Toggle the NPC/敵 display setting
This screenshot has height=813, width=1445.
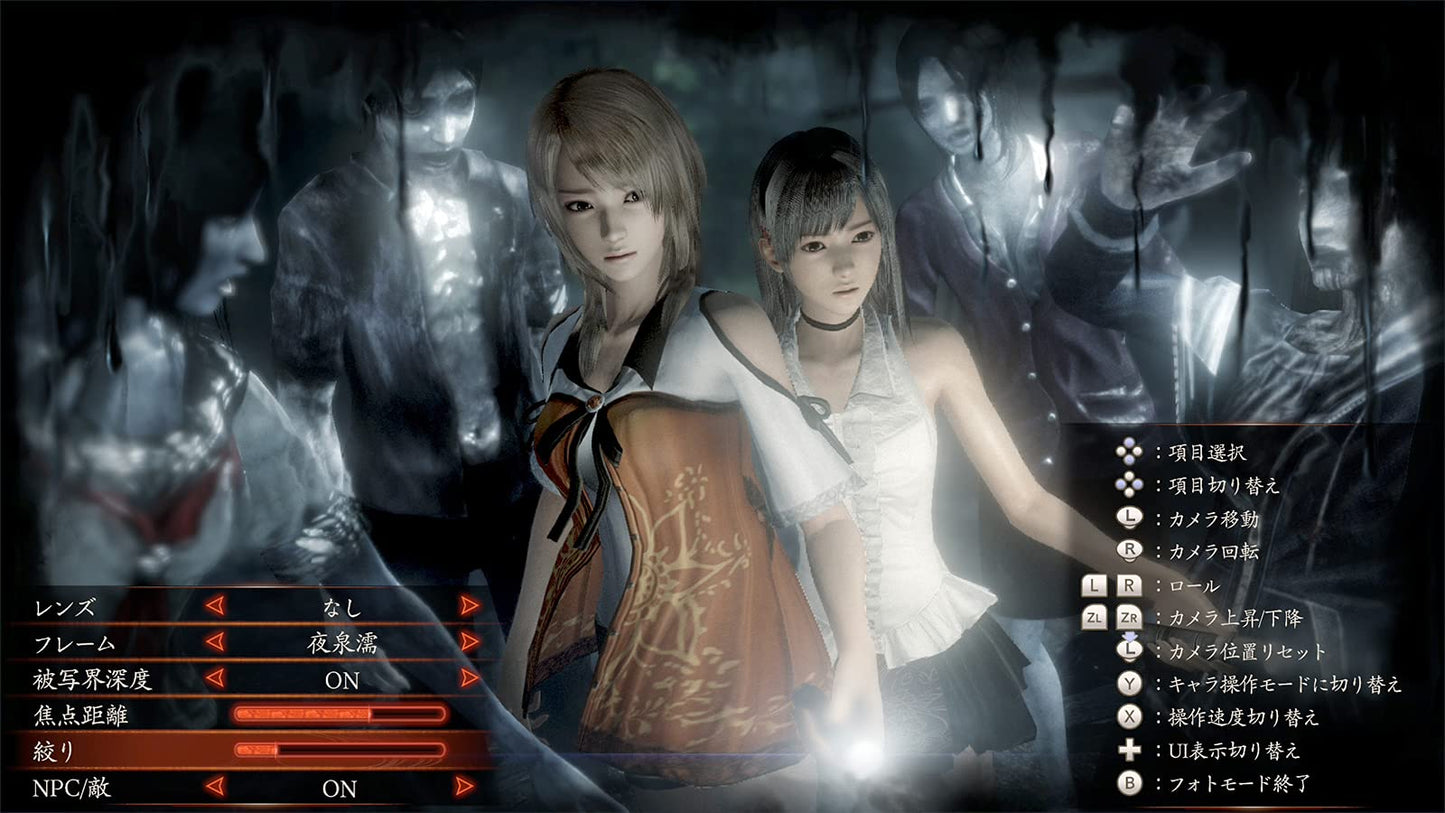tap(342, 789)
